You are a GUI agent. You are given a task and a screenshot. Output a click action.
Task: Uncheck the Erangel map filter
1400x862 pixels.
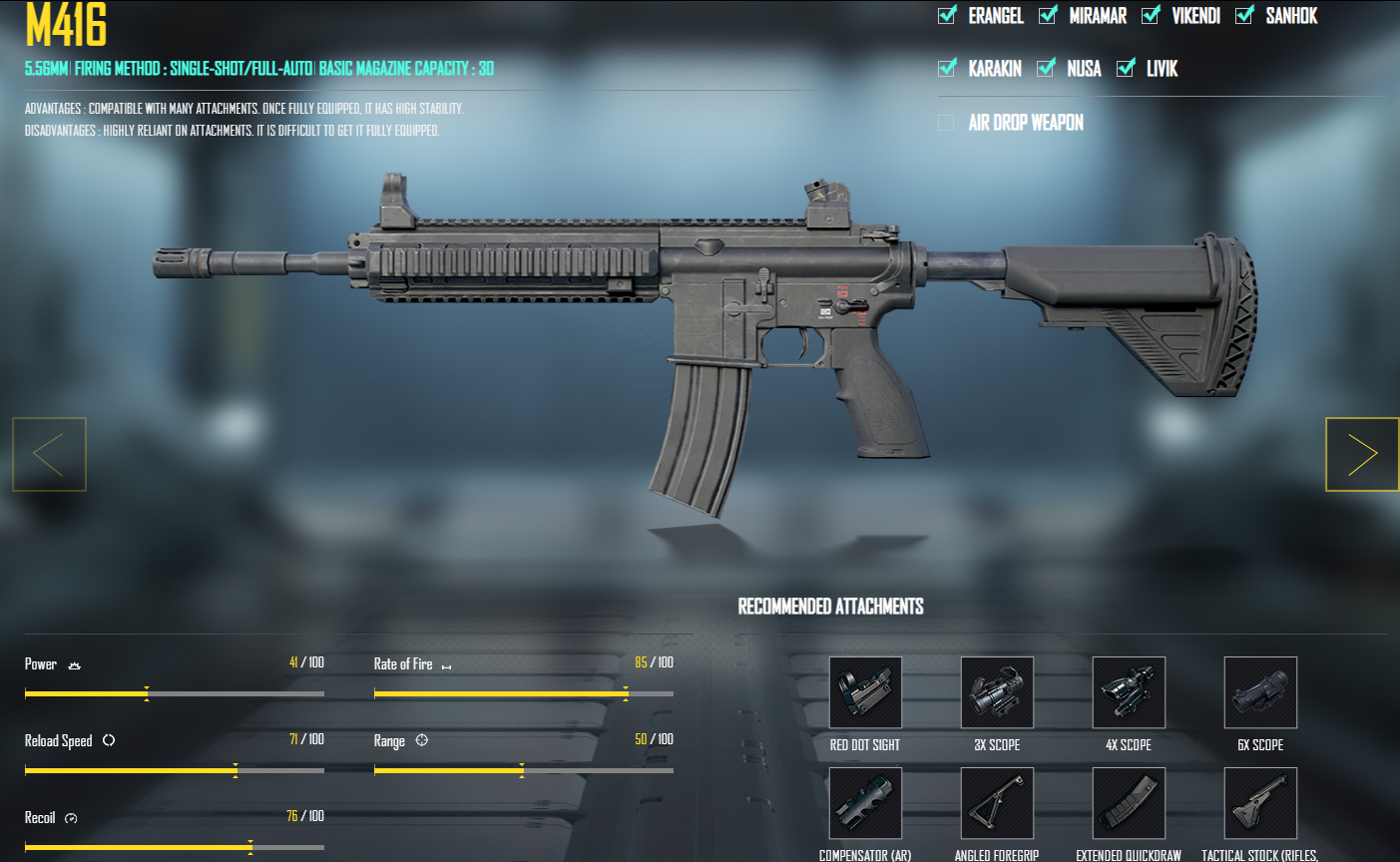pyautogui.click(x=945, y=15)
